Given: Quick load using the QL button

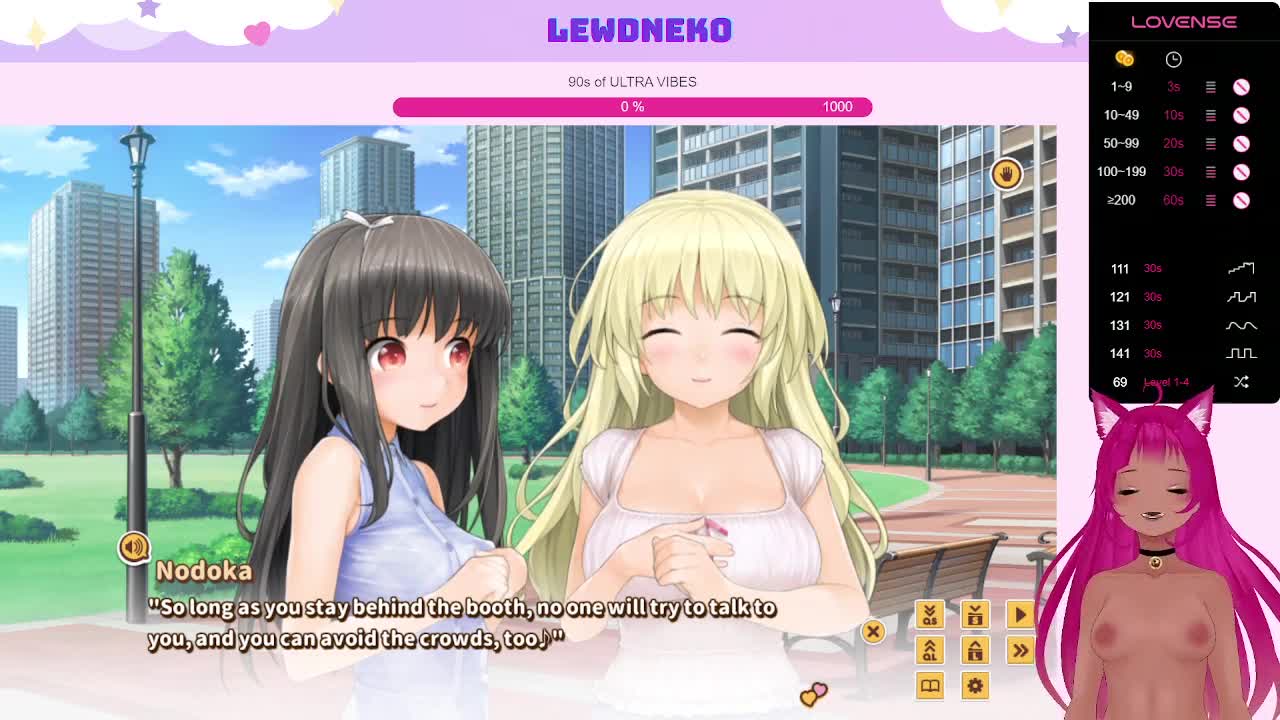Looking at the screenshot, I should coord(929,650).
